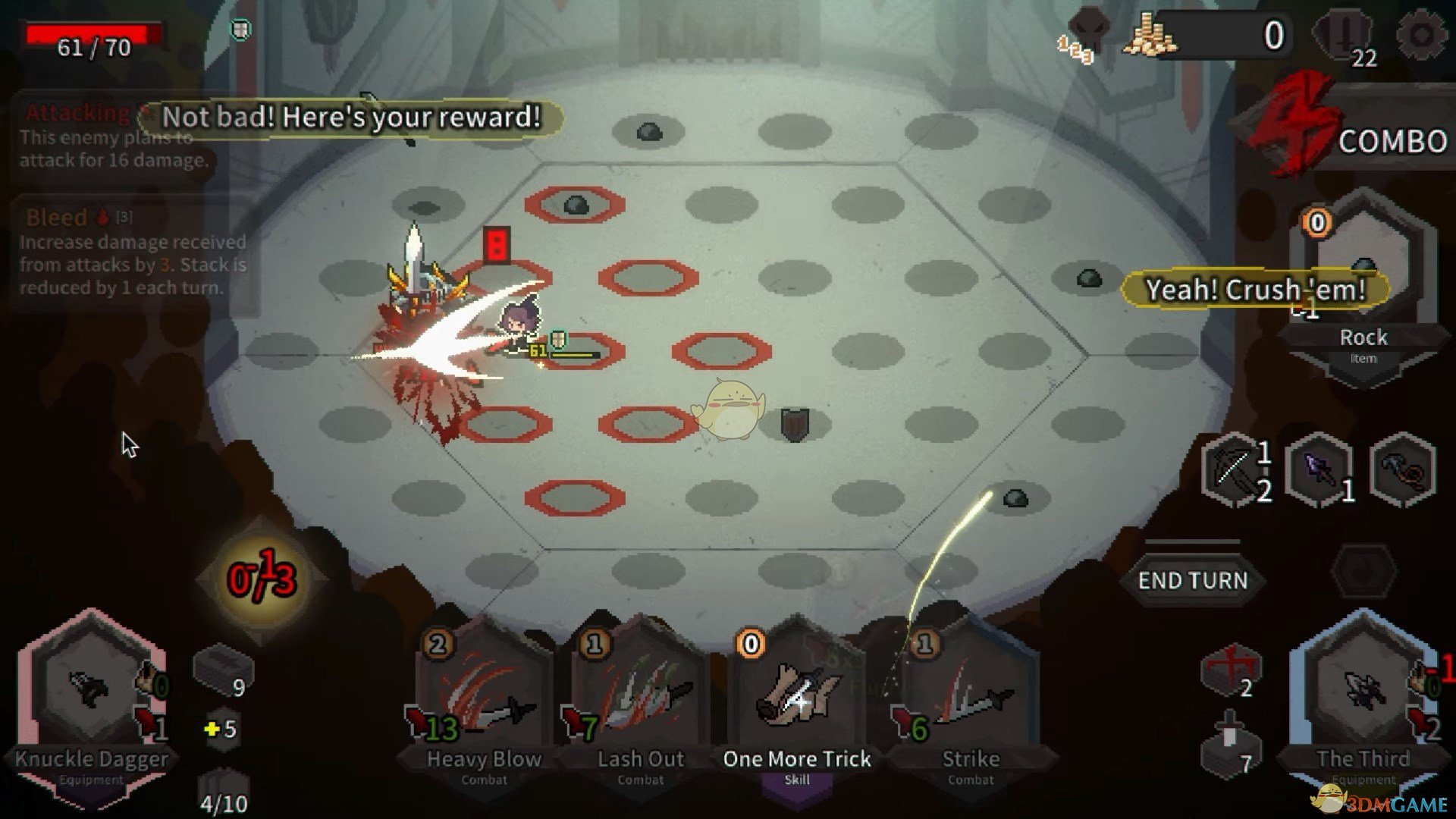Open the discard pile with red cross
Image resolution: width=1456 pixels, height=819 pixels.
click(1232, 671)
